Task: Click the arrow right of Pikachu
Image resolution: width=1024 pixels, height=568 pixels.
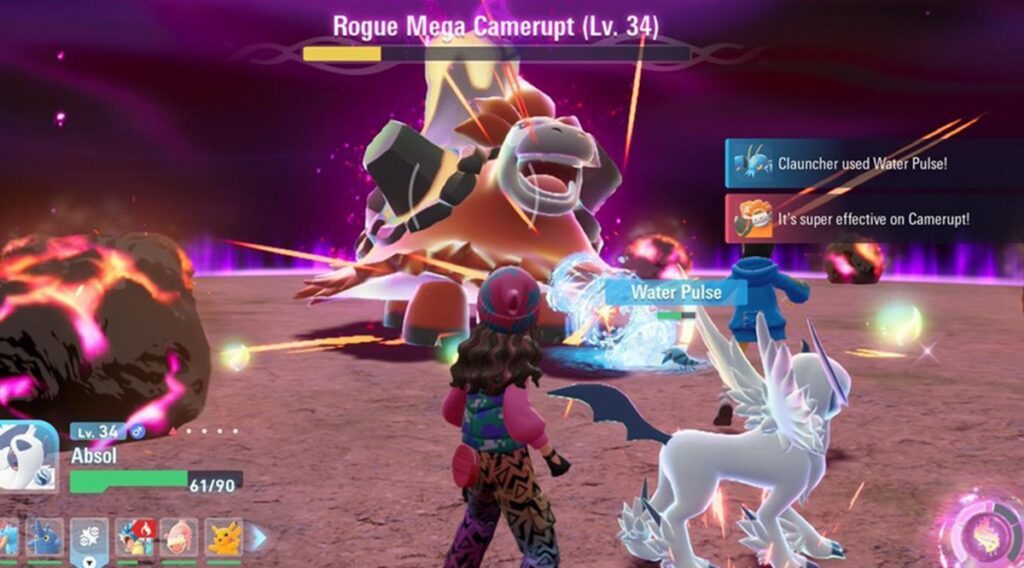Action: tap(258, 537)
